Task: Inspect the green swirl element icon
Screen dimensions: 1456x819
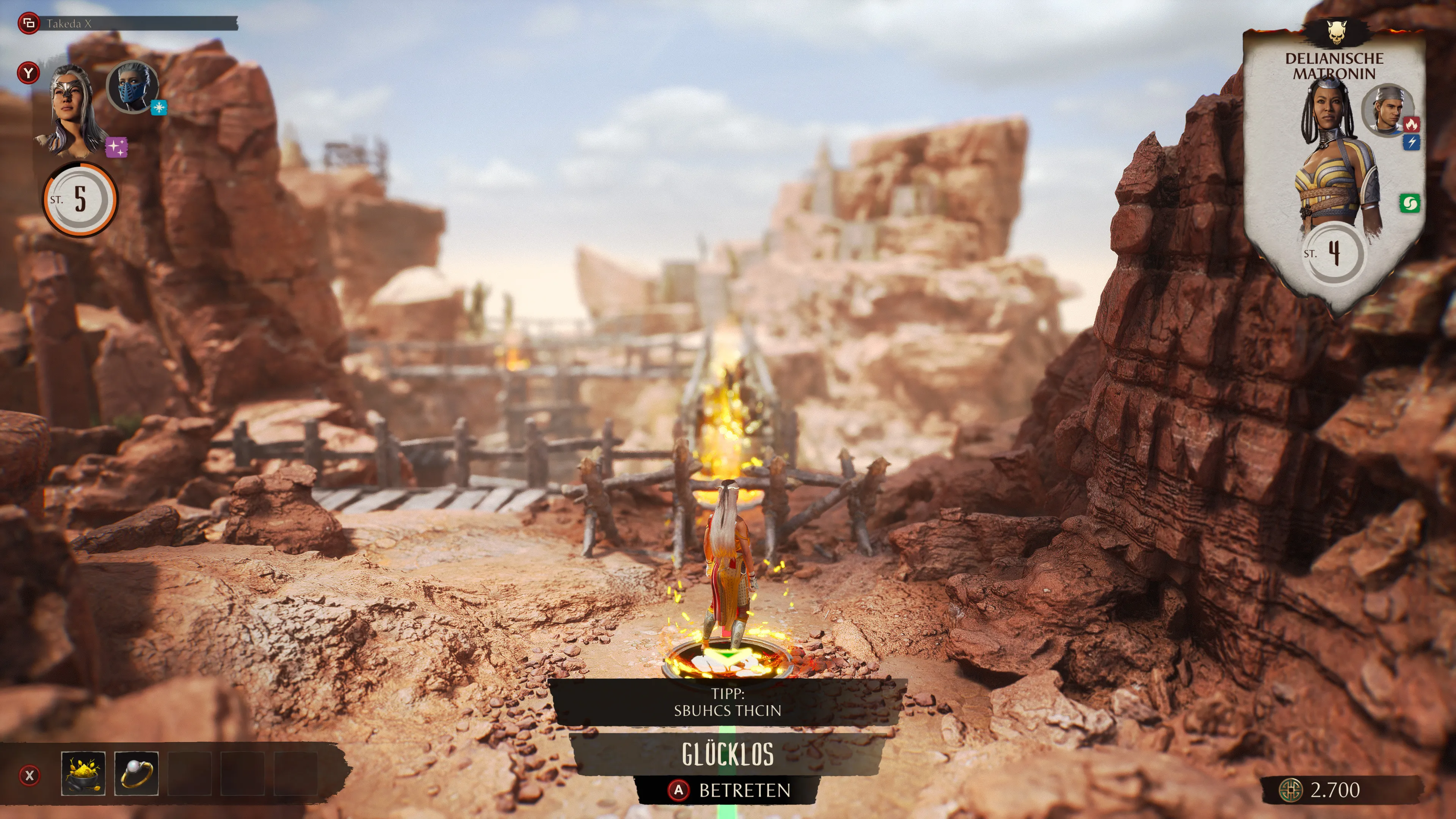Action: pyautogui.click(x=1409, y=204)
